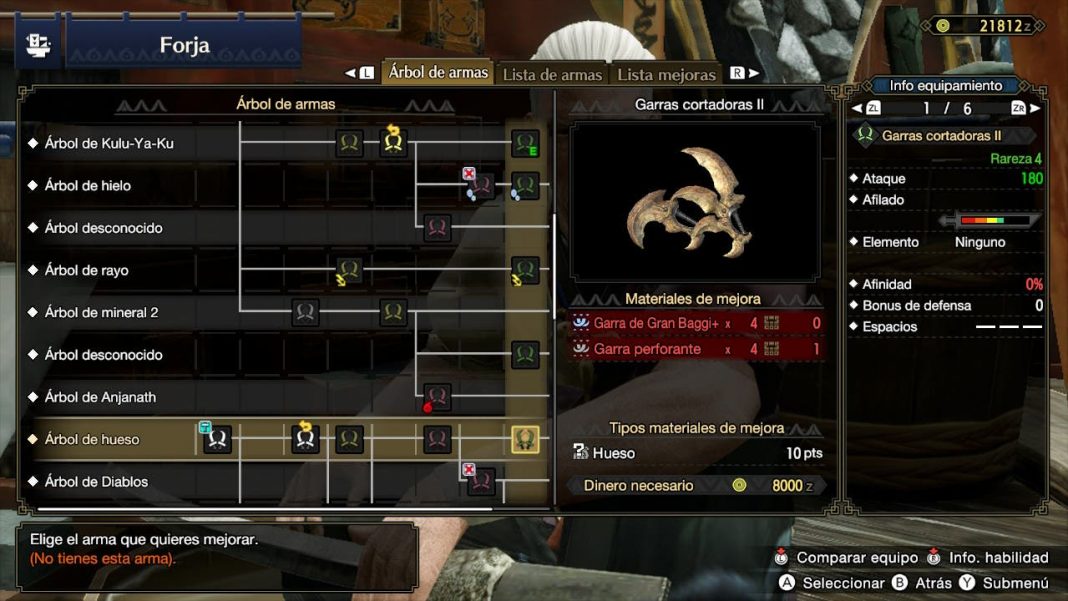Choose the Árbol de rayo row

tap(87, 270)
